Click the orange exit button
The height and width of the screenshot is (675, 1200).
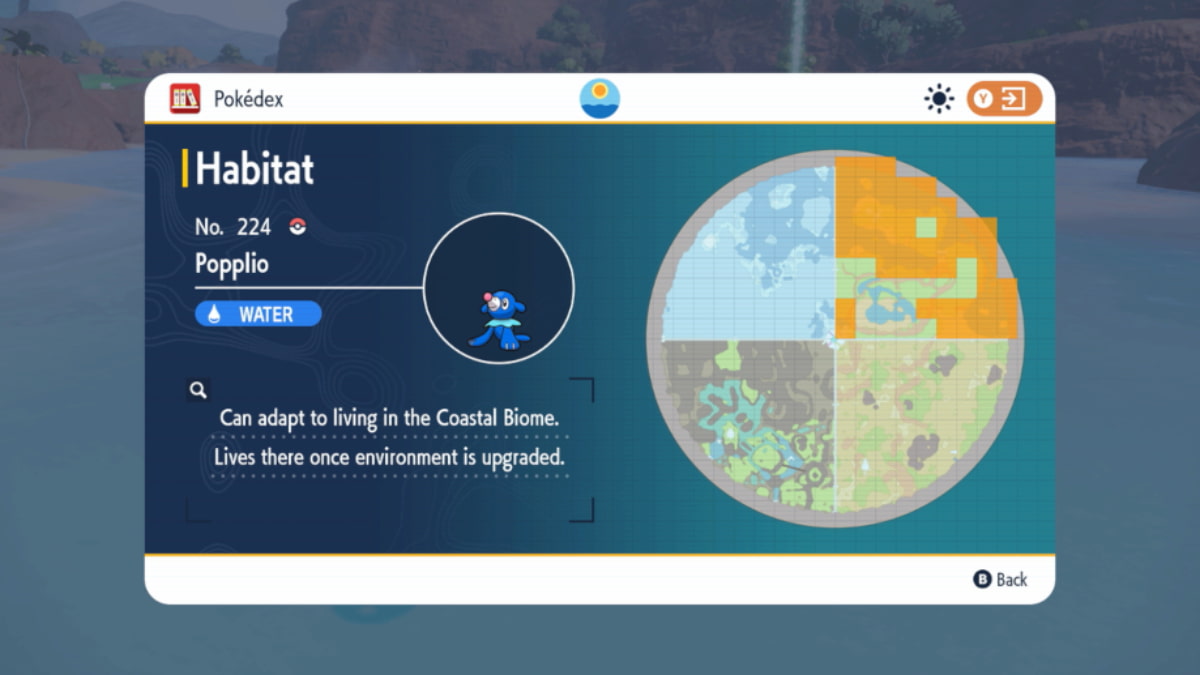tap(1004, 99)
